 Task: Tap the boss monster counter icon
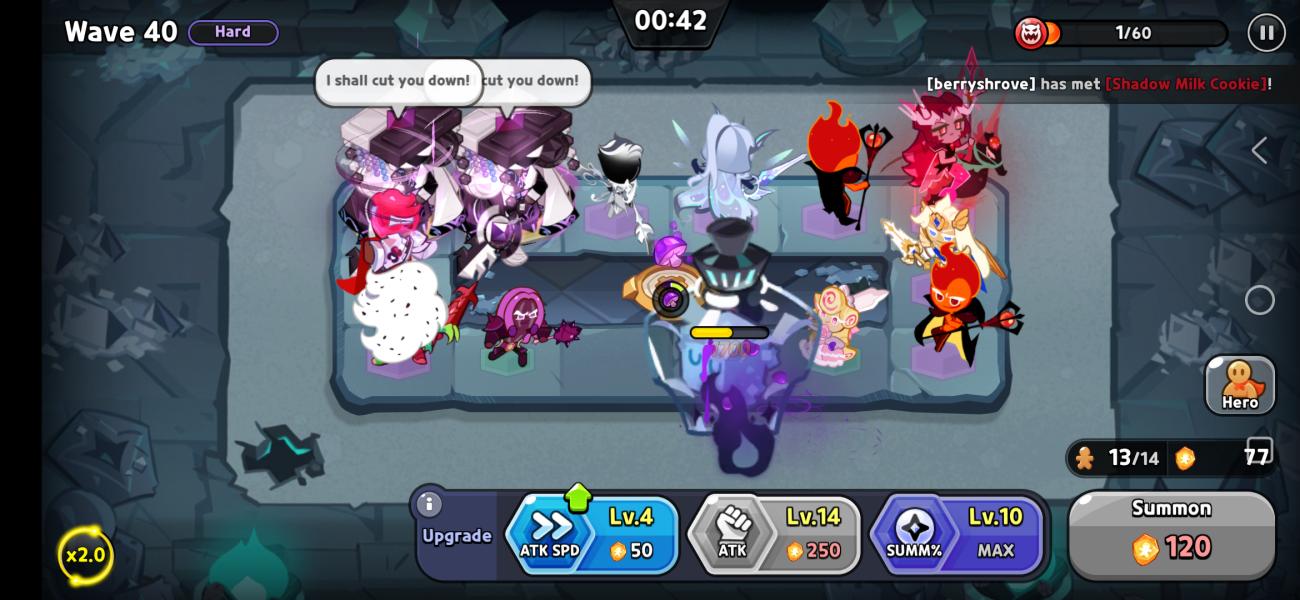click(1031, 33)
